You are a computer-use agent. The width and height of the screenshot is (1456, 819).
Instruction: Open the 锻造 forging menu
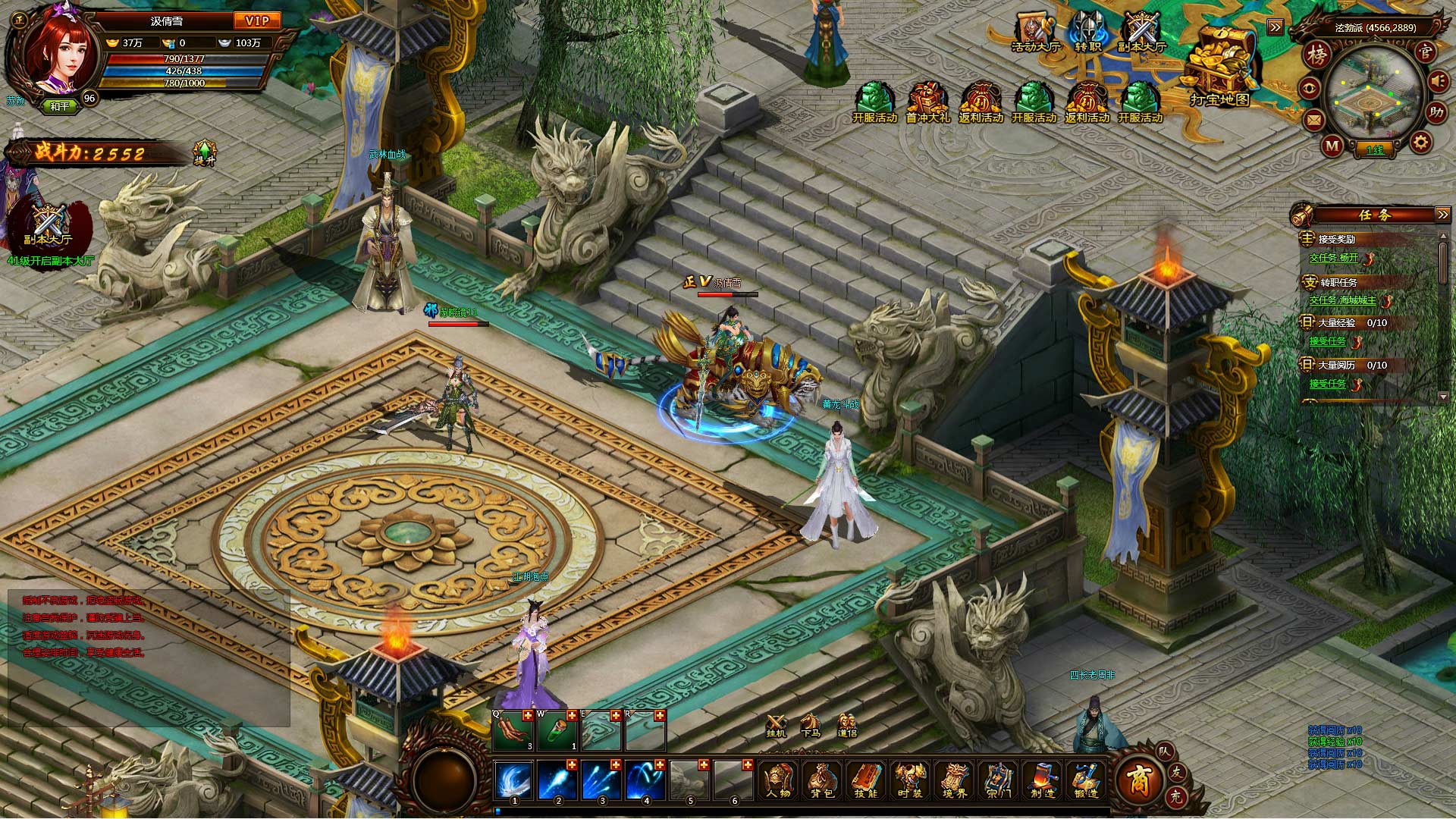click(1087, 780)
